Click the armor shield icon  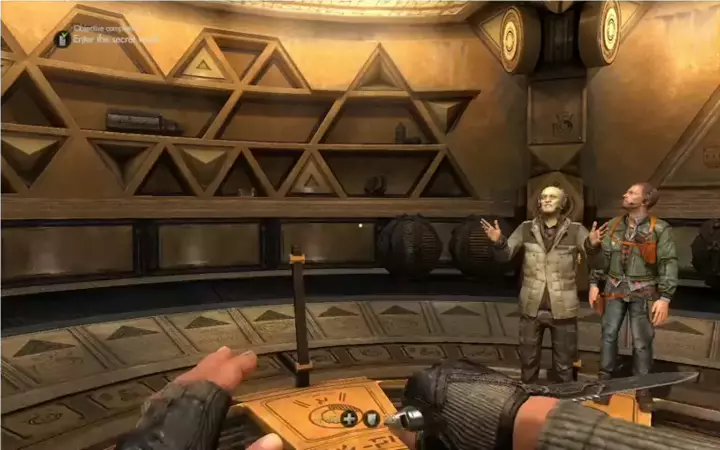click(372, 419)
